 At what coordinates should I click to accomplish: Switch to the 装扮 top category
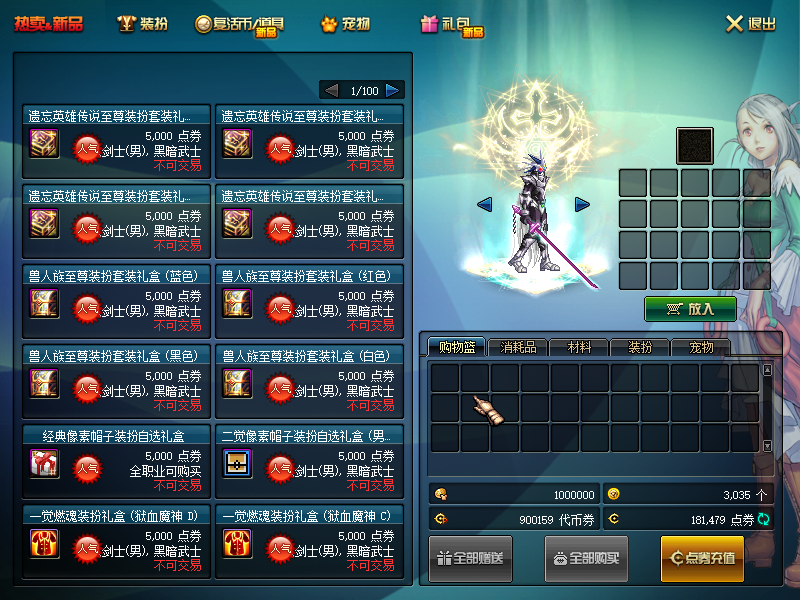click(142, 23)
